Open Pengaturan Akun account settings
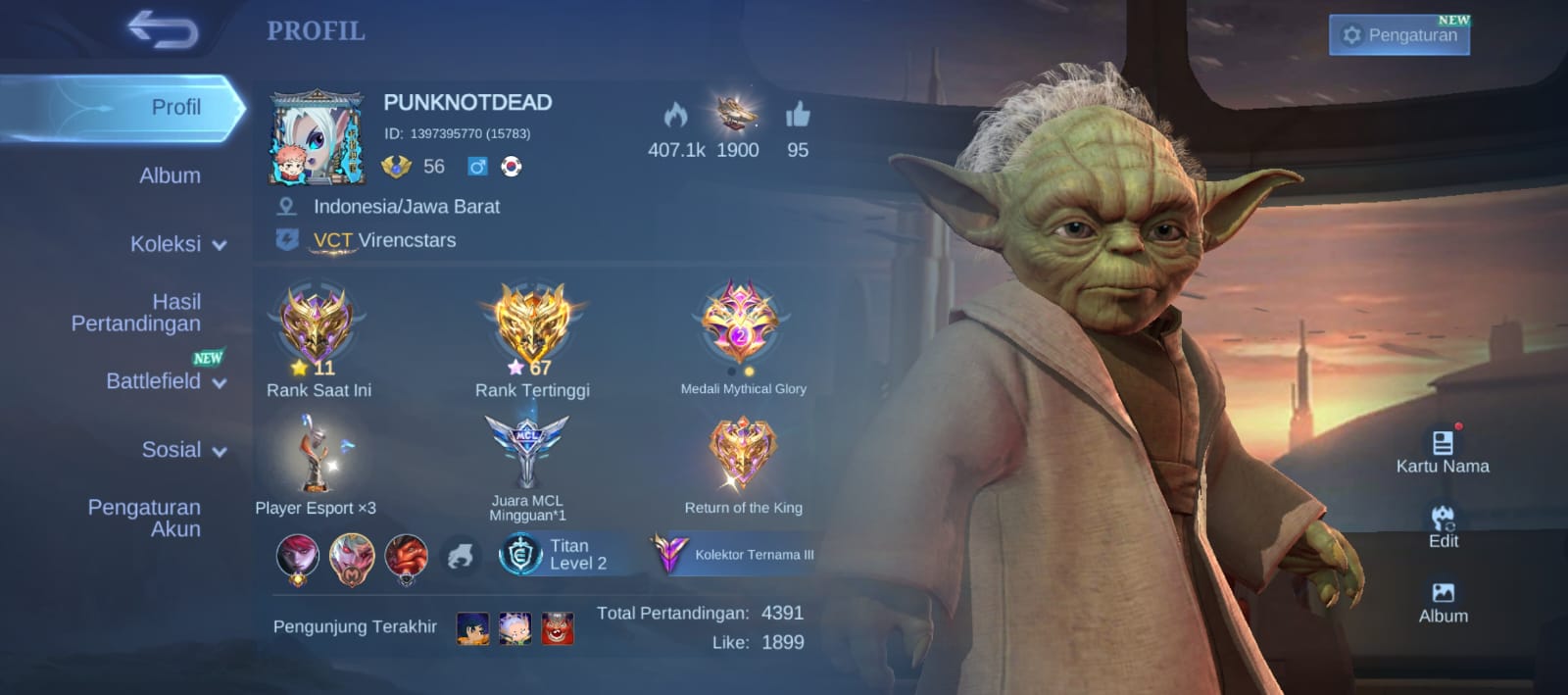The height and width of the screenshot is (695, 1568). [144, 518]
